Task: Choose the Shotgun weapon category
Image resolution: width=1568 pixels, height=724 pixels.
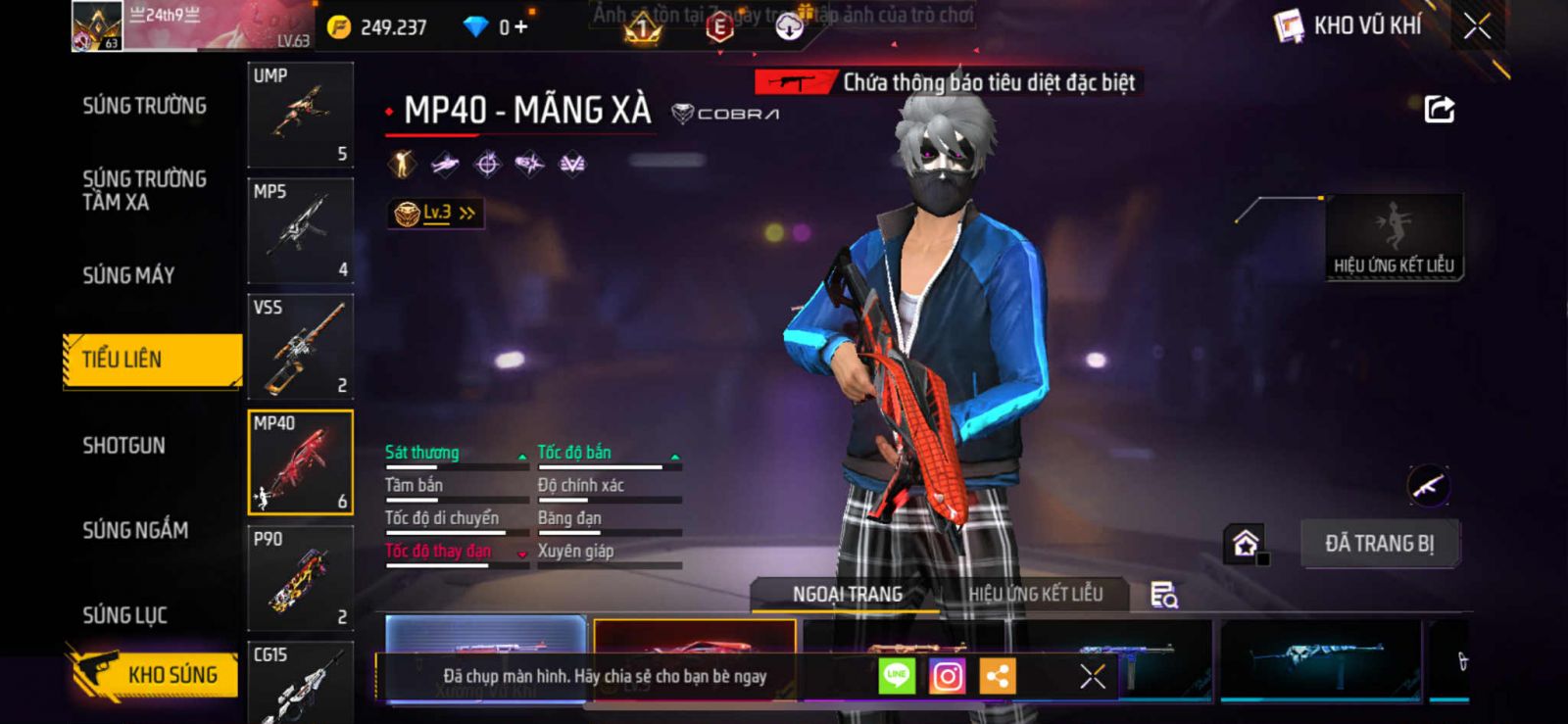Action: tap(123, 446)
